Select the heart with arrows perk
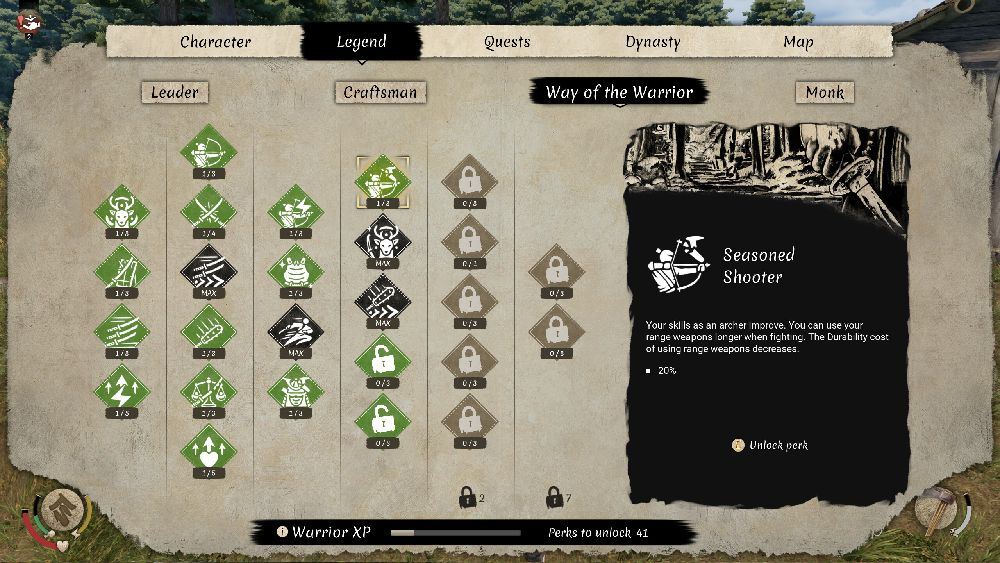The image size is (1000, 563). [209, 447]
